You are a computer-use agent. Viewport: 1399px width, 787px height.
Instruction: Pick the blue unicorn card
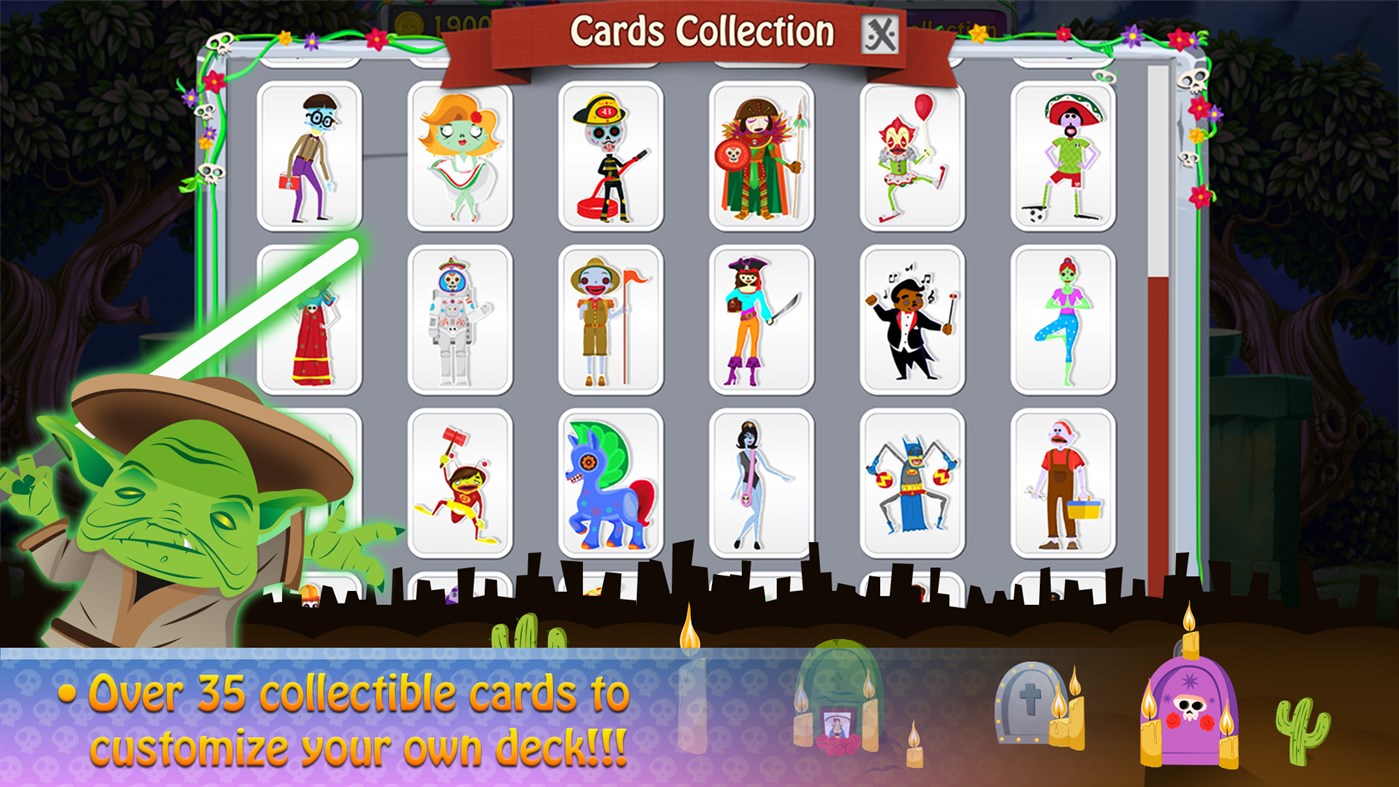click(610, 480)
